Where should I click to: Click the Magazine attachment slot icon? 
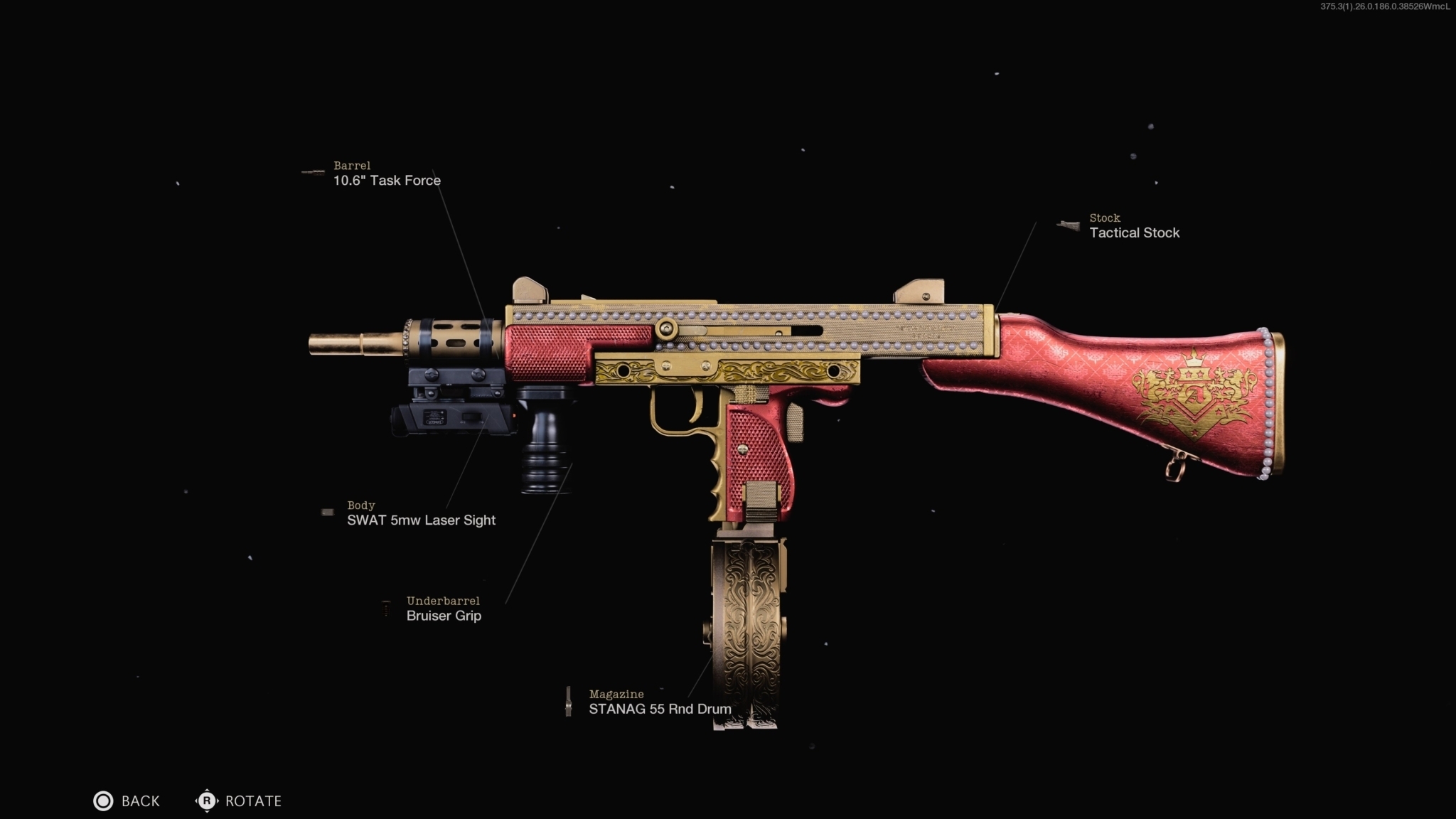569,701
